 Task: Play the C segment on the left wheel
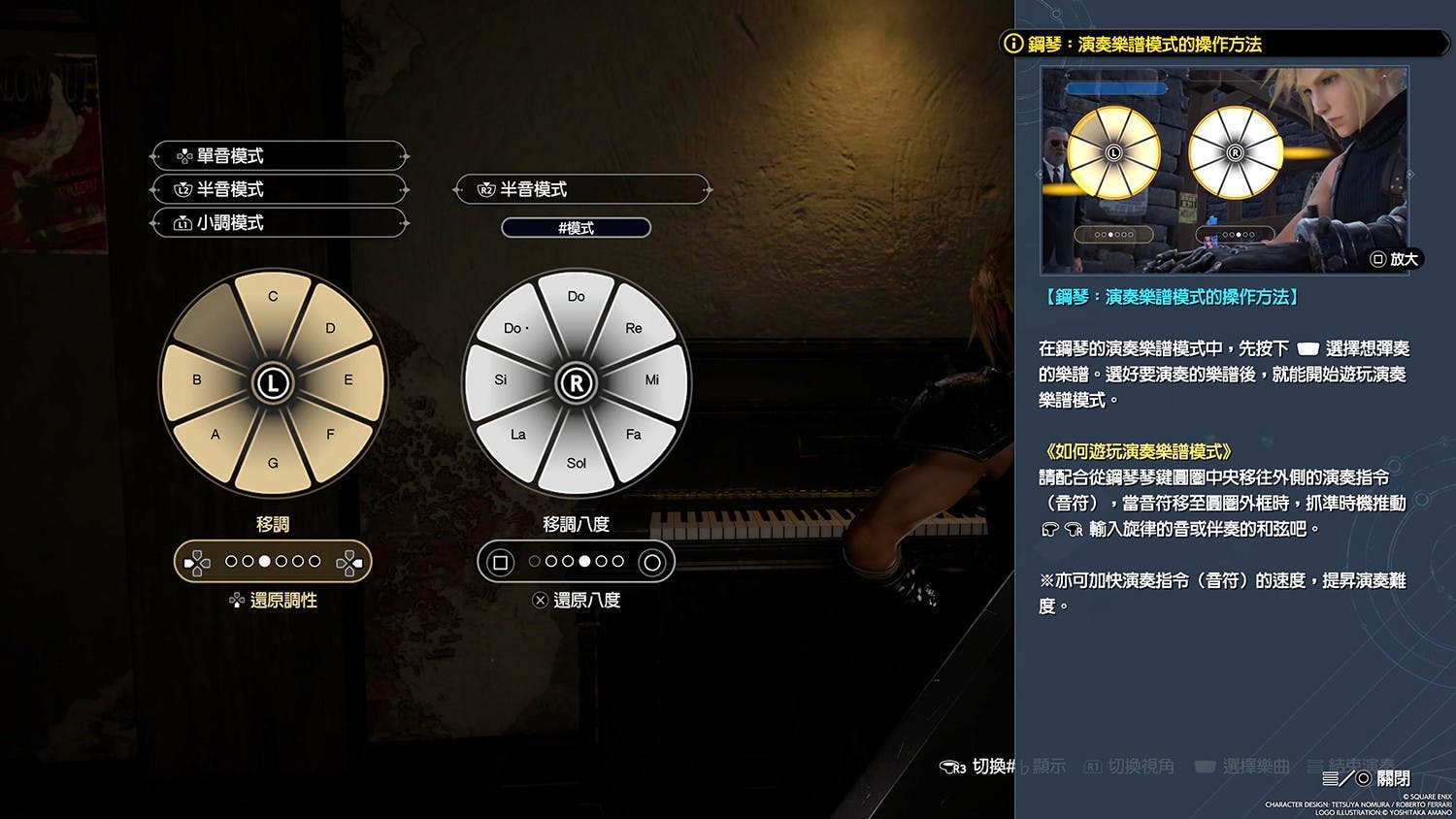tap(273, 298)
